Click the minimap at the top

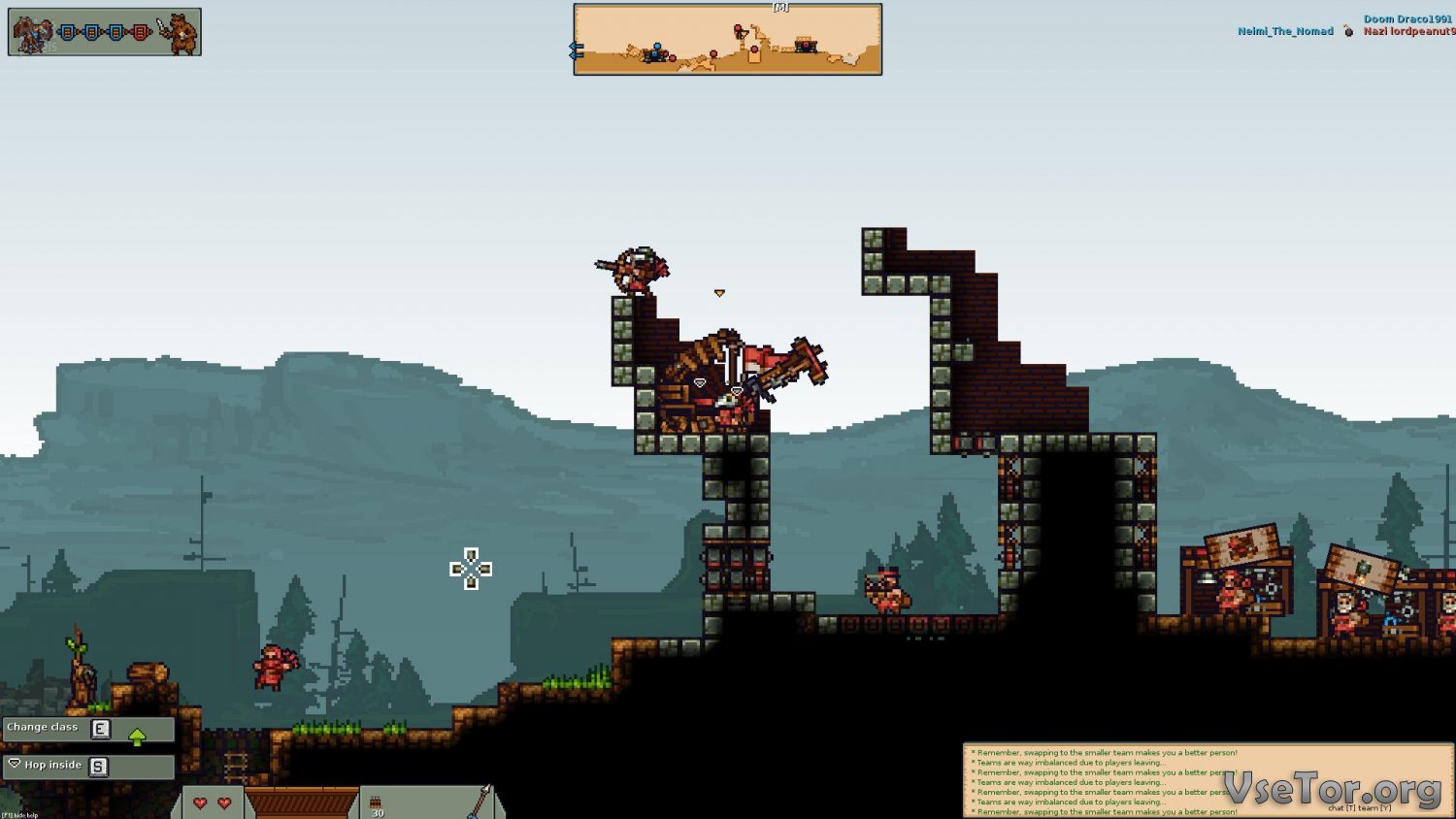point(727,40)
